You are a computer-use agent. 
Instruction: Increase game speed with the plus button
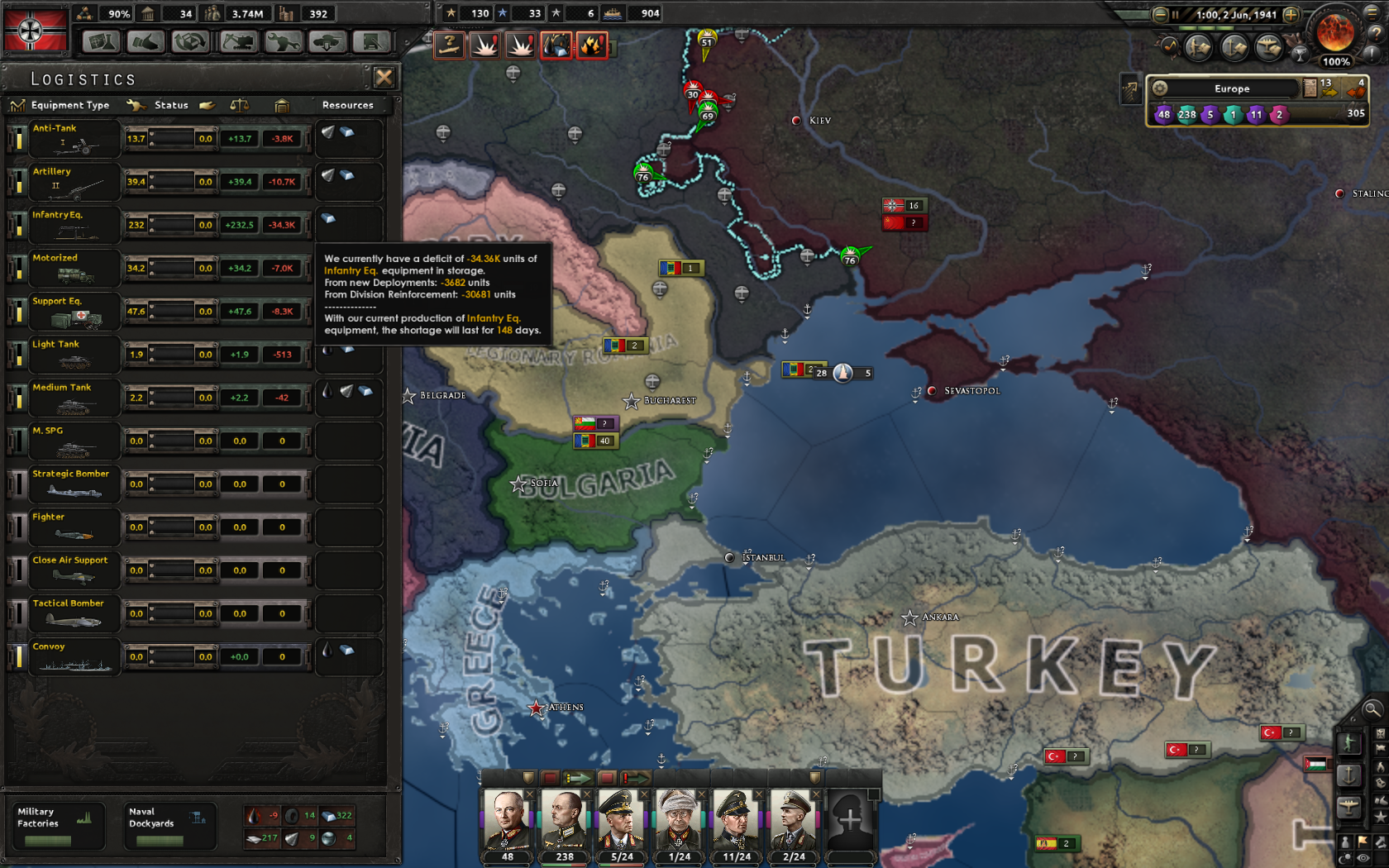[x=1291, y=15]
